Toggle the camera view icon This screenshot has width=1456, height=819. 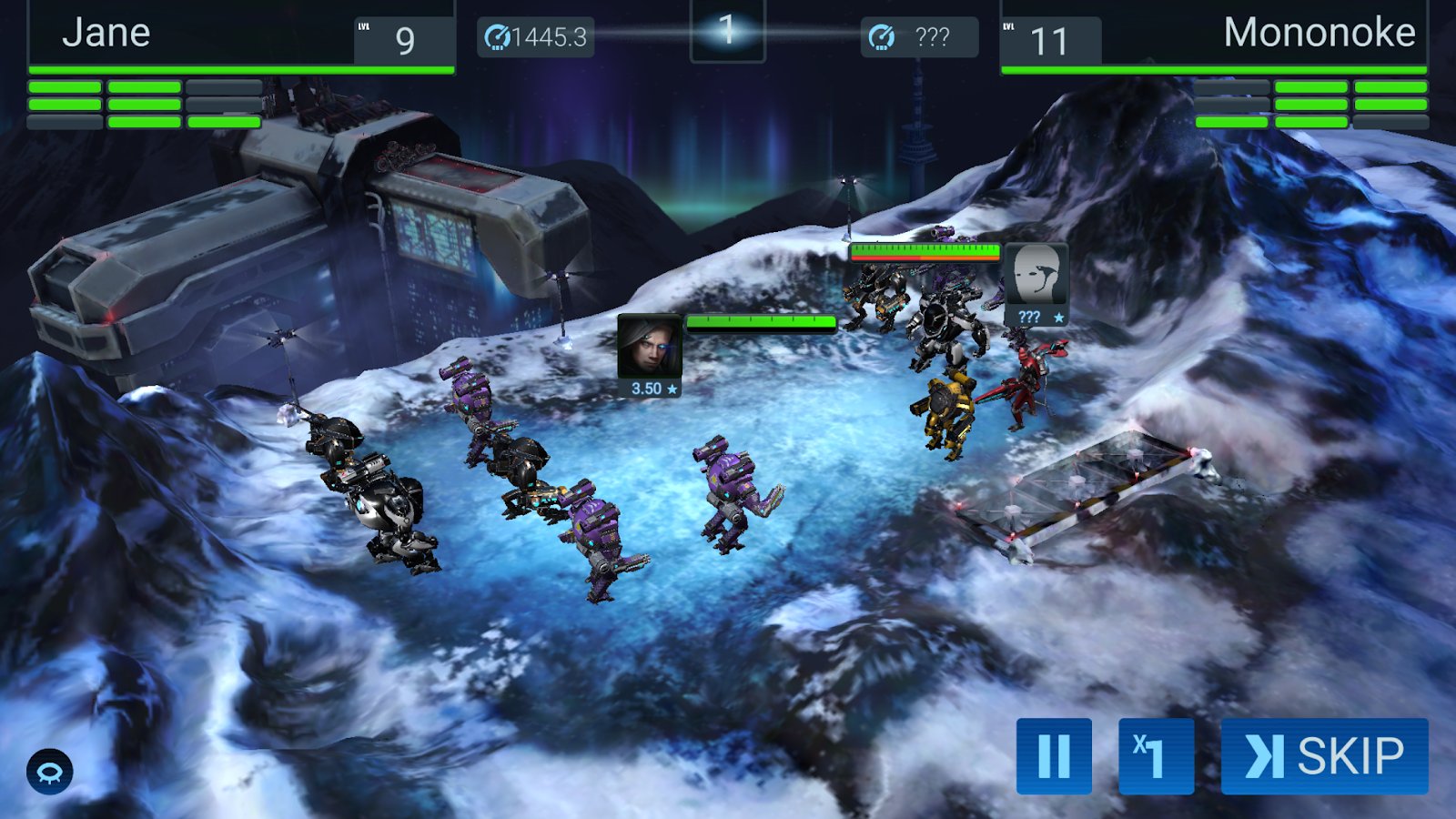[49, 772]
